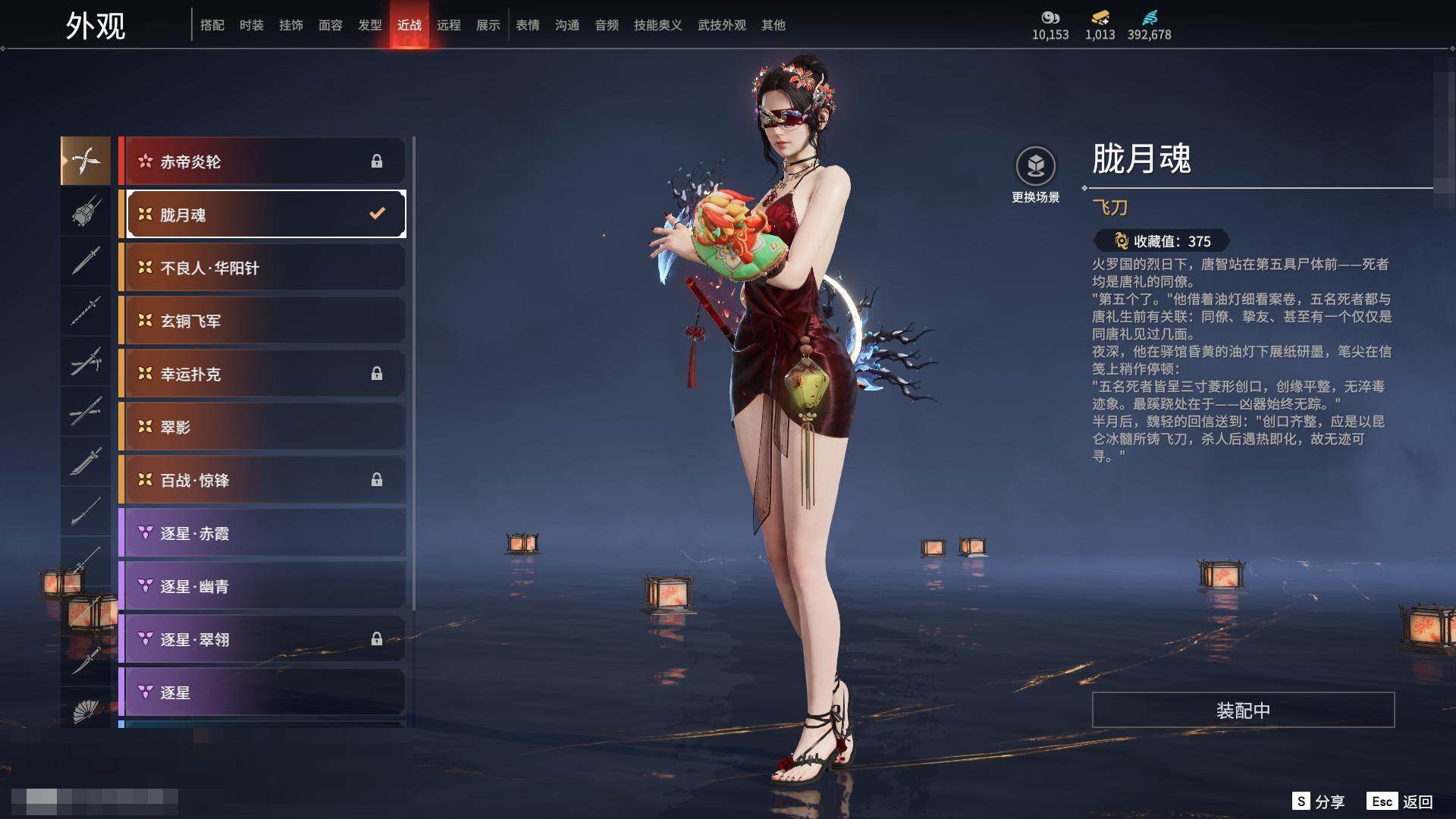The width and height of the screenshot is (1456, 819).
Task: Select the 百战·惊锋 skin
Action: tap(262, 480)
